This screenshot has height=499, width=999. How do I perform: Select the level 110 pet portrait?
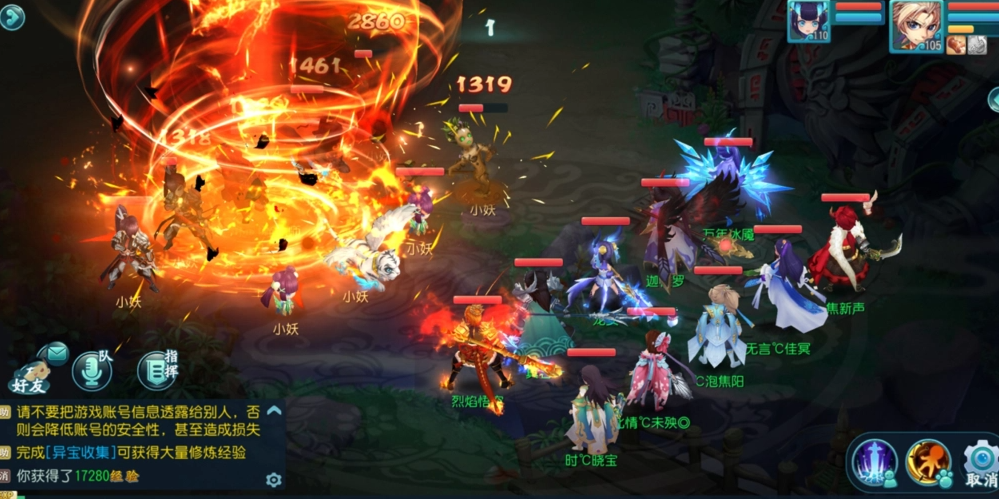808,21
